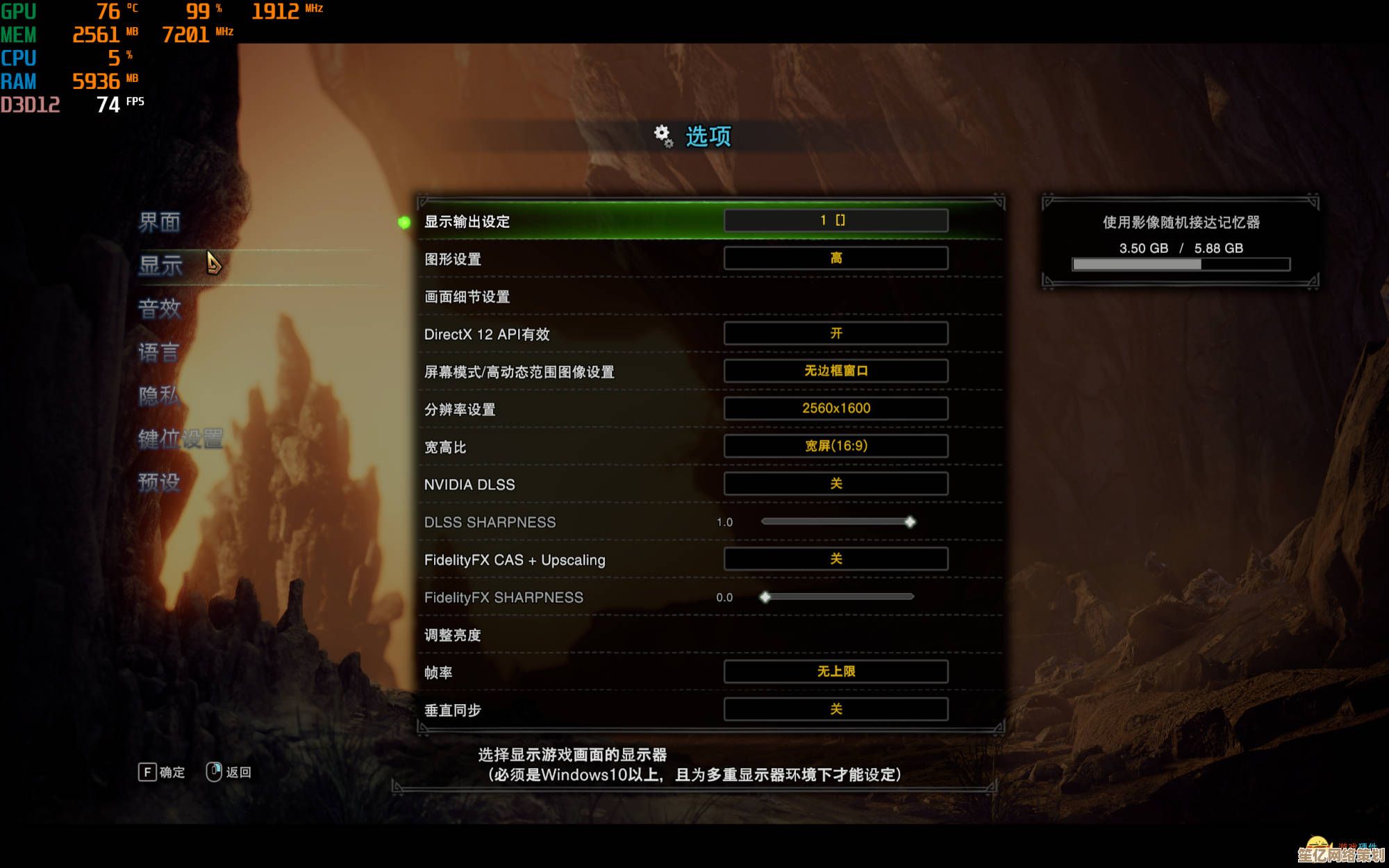Toggle 垂直同步 vertical sync
This screenshot has width=1389, height=868.
835,709
